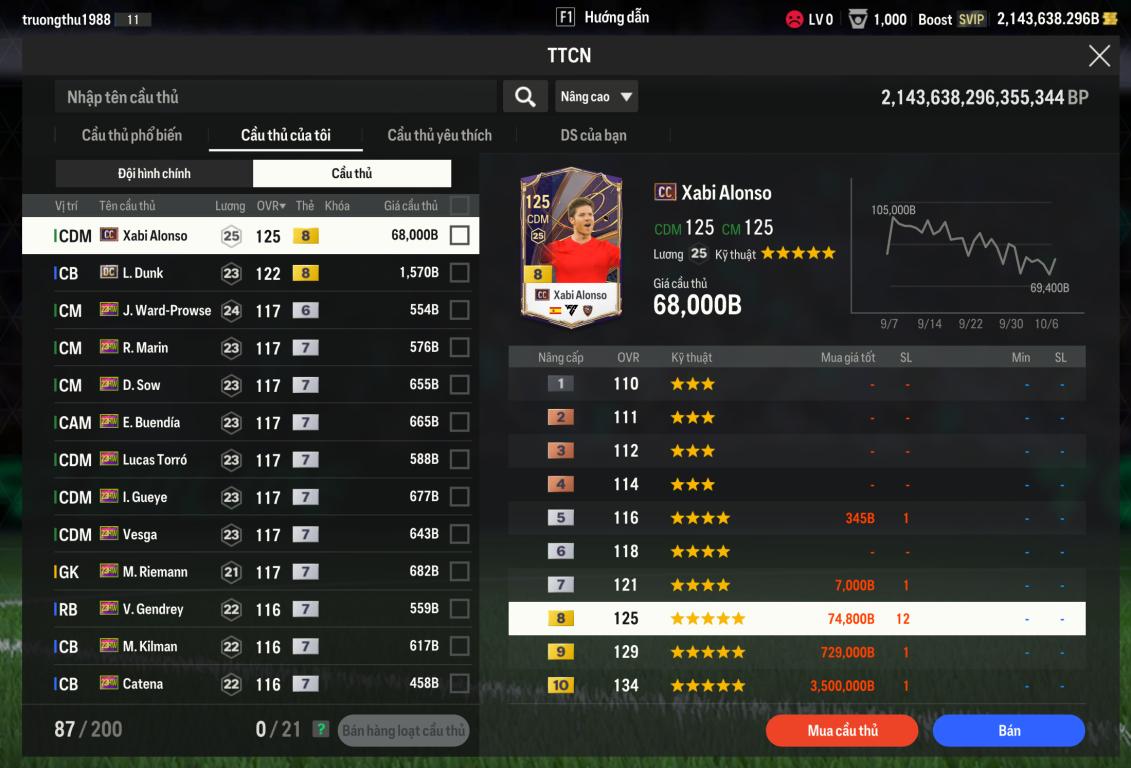Choose upgrade level 5 row
This screenshot has height=768, width=1131.
[796, 518]
